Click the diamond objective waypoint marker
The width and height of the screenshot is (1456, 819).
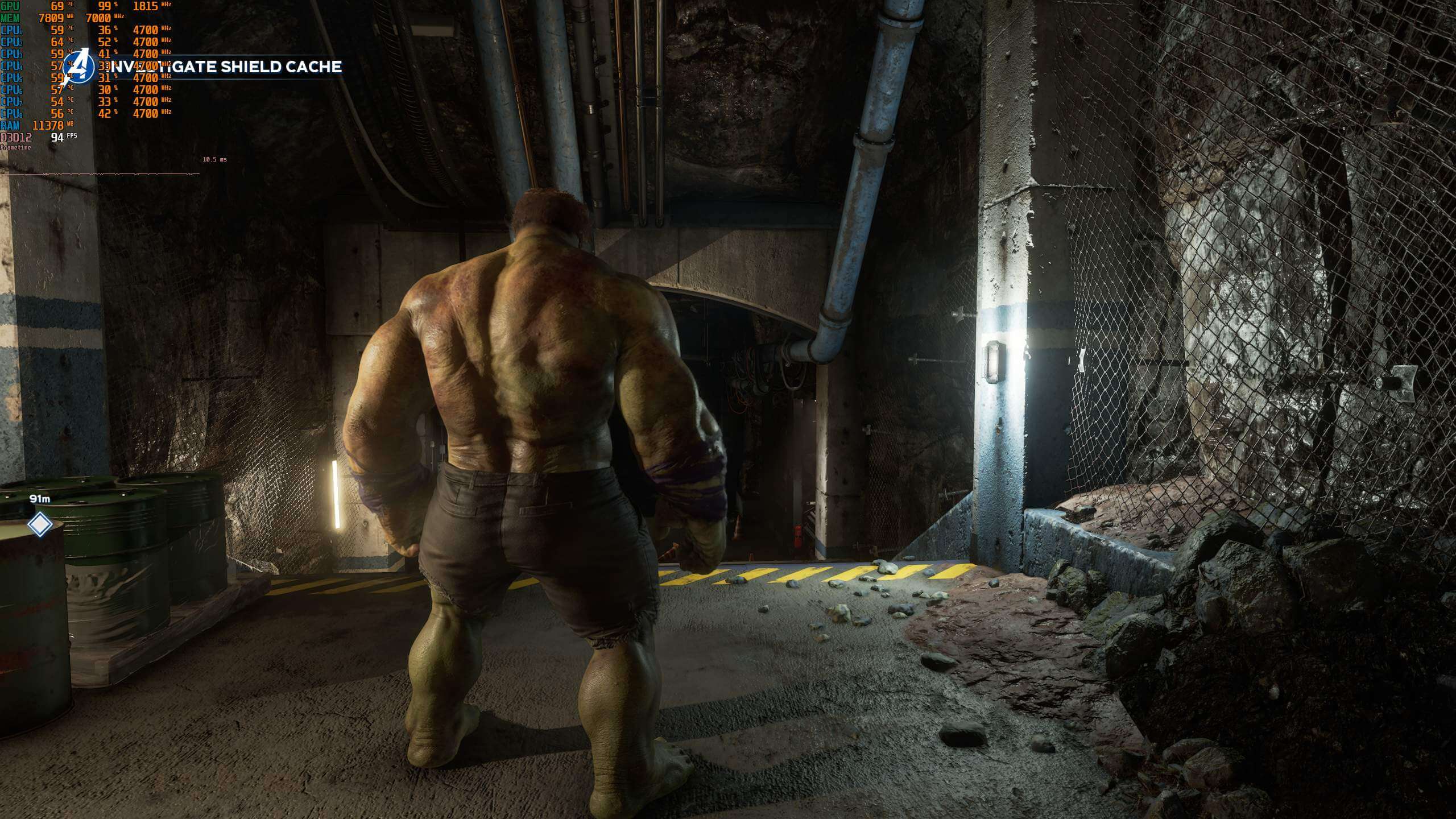pos(39,524)
